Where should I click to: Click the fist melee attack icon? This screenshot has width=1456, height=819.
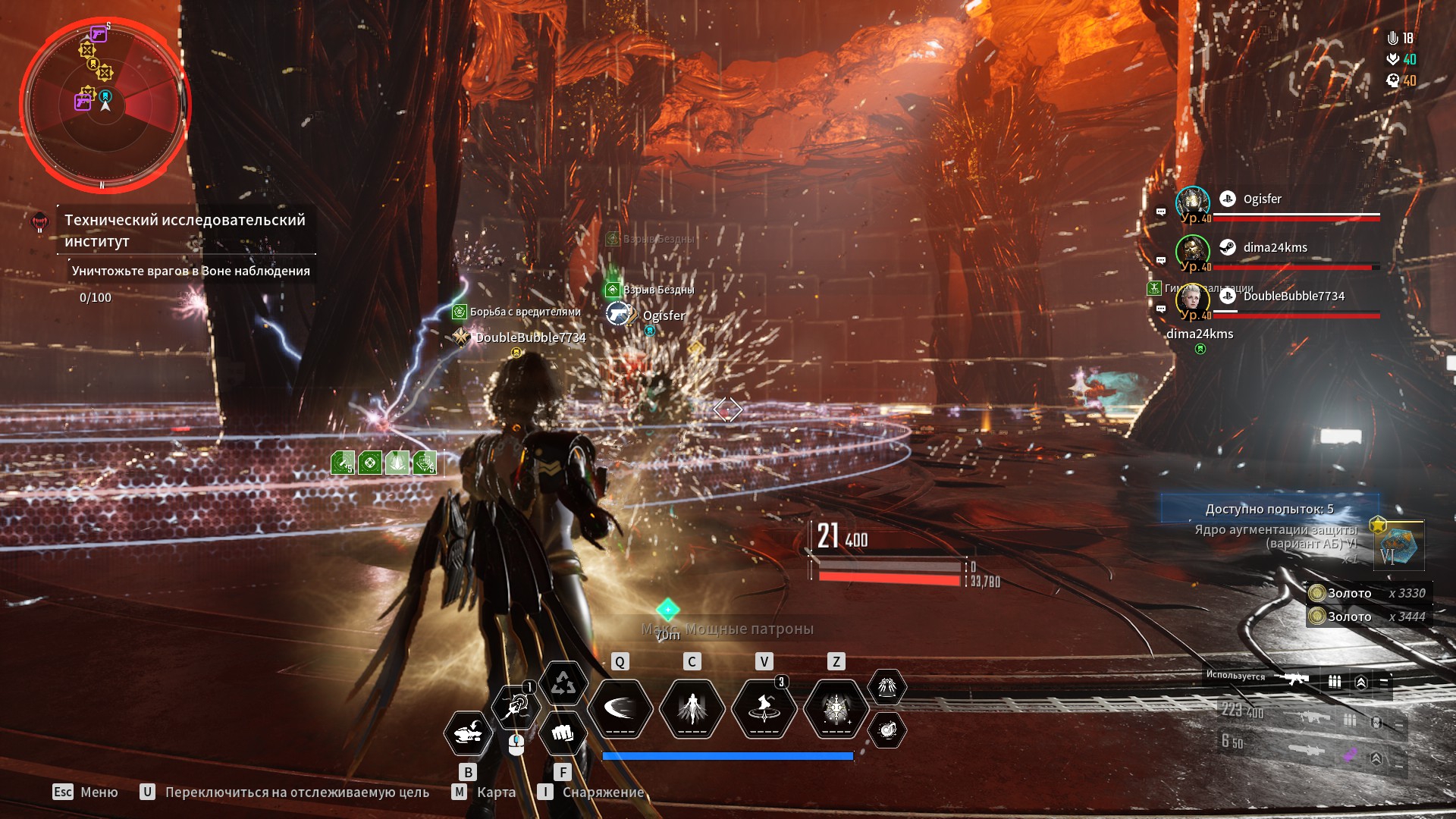click(562, 733)
